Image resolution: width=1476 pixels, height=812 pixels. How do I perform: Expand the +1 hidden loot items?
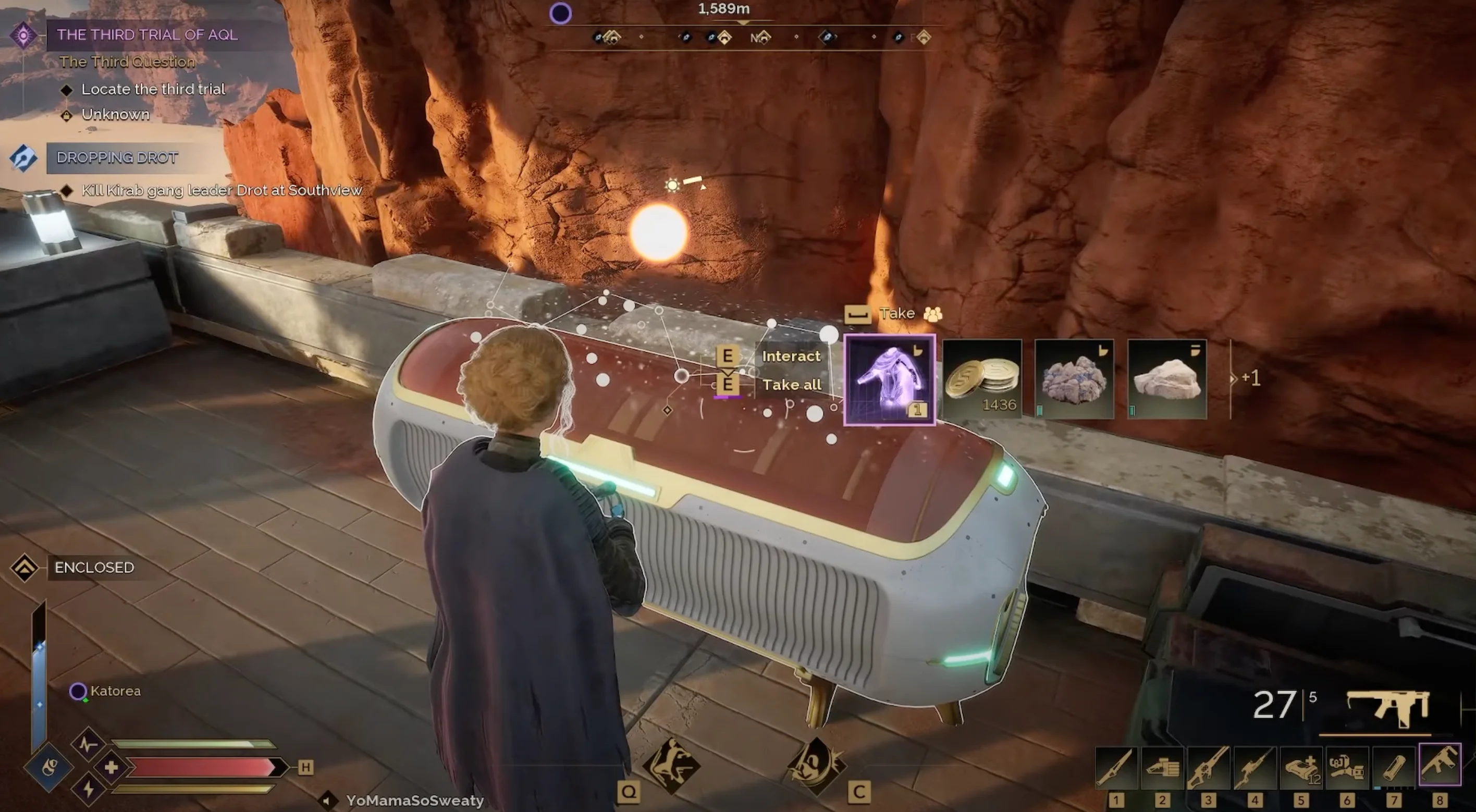[1251, 378]
